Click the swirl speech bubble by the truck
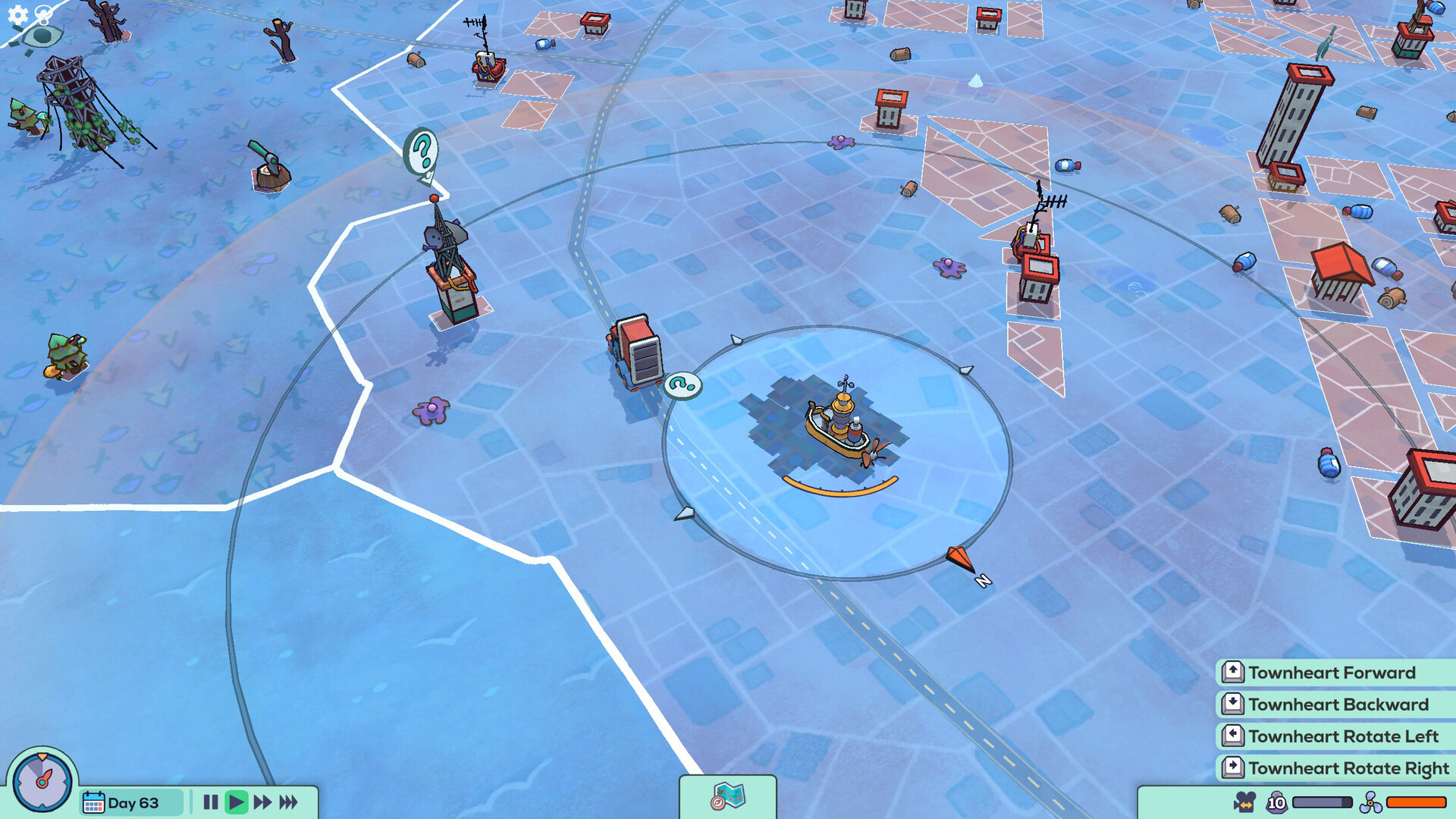This screenshot has height=819, width=1456. tap(682, 385)
